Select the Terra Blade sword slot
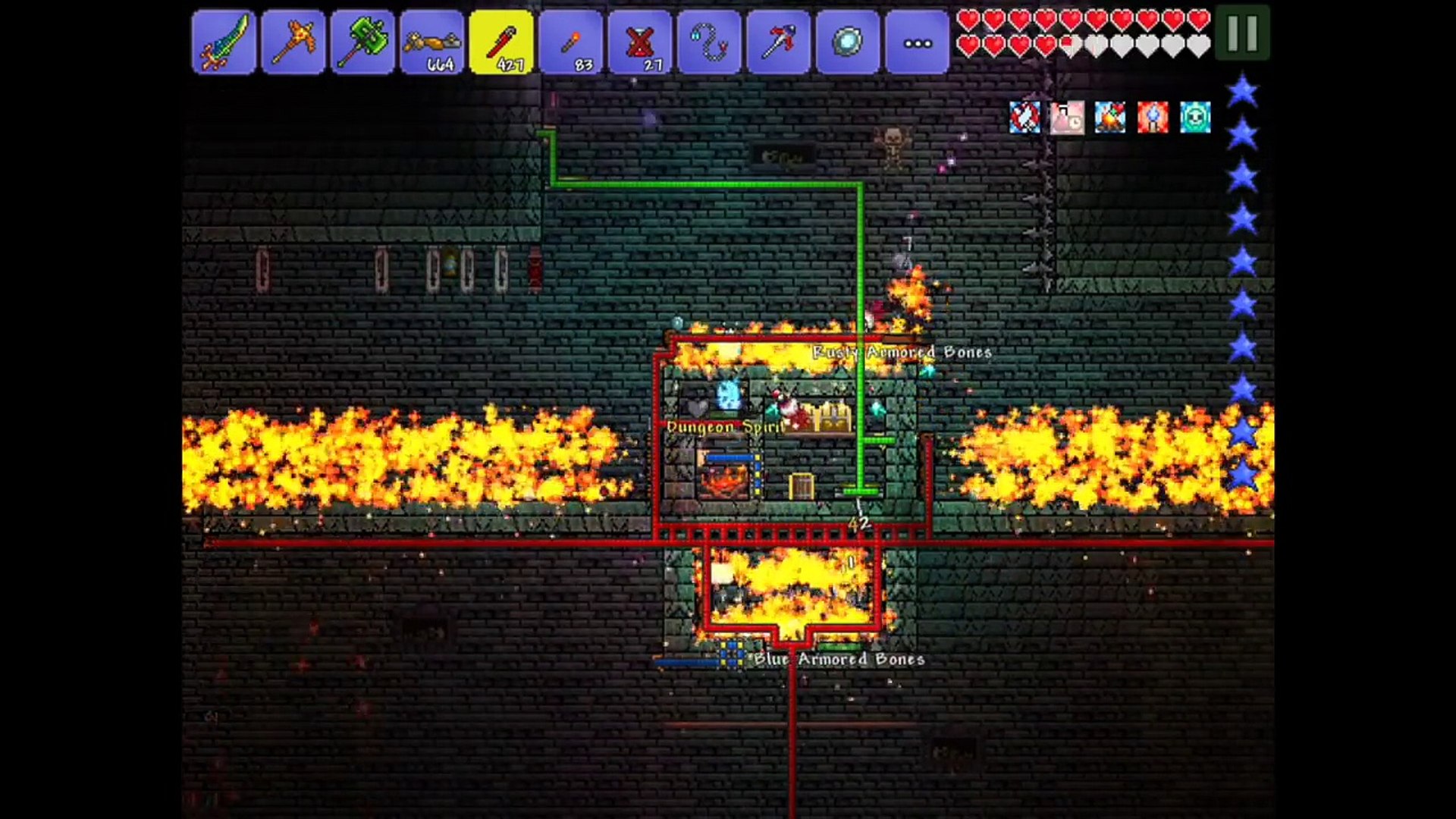 [224, 42]
